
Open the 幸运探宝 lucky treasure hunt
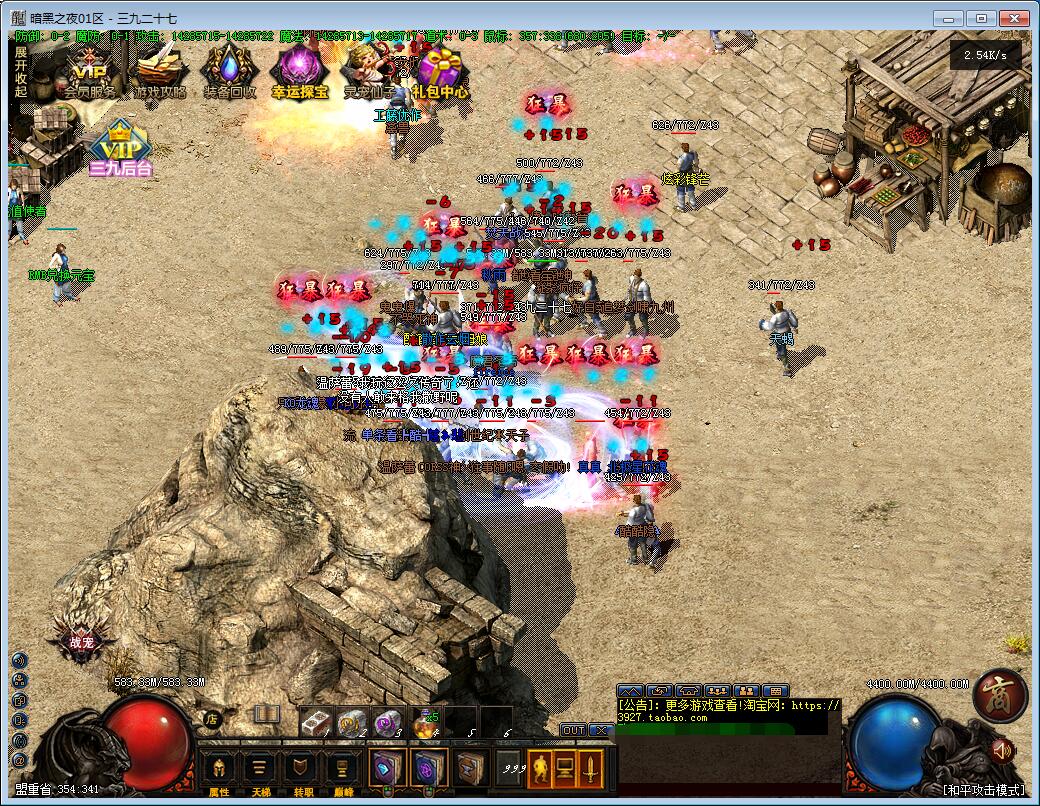299,71
